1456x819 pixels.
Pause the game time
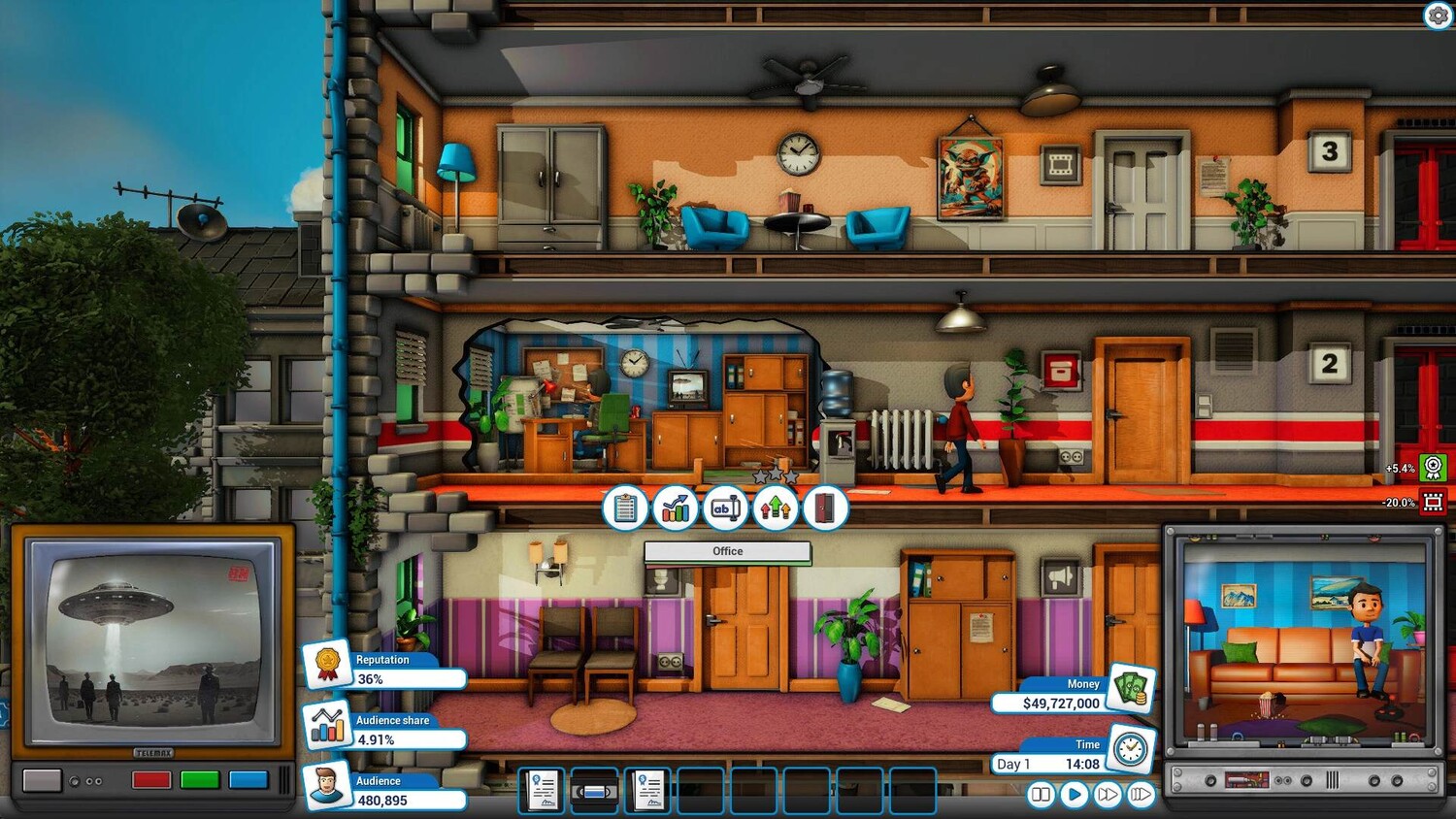pos(1041,795)
